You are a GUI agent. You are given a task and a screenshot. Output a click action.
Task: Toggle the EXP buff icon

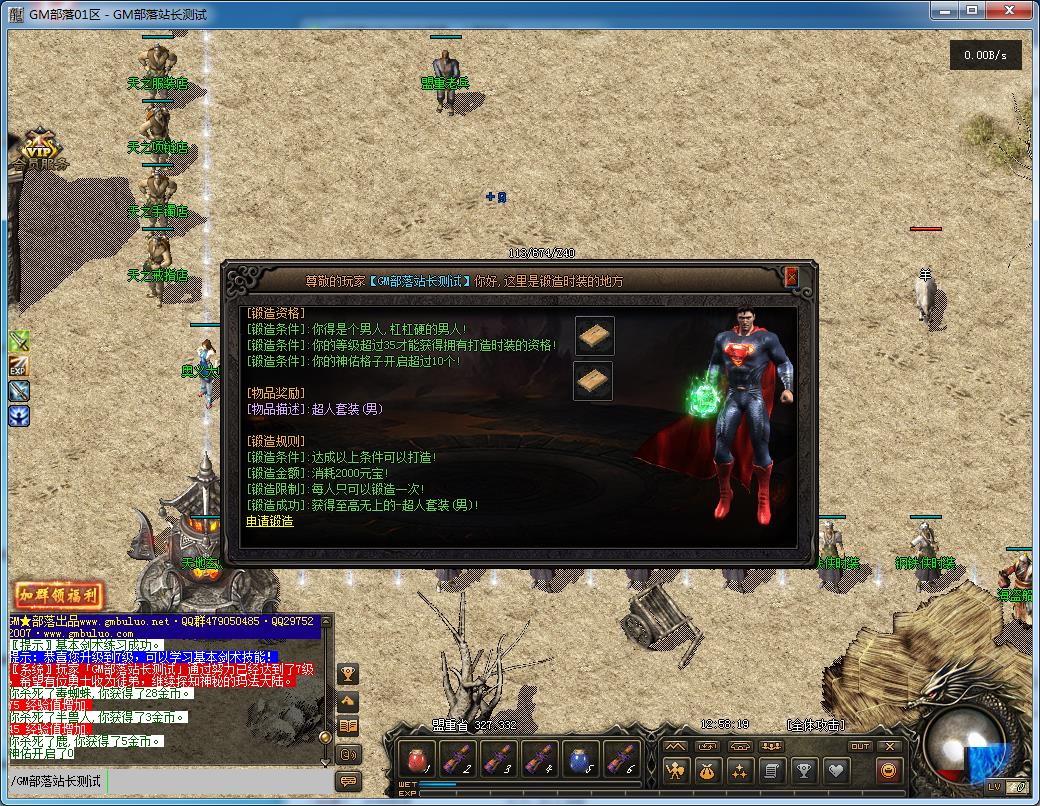19,367
